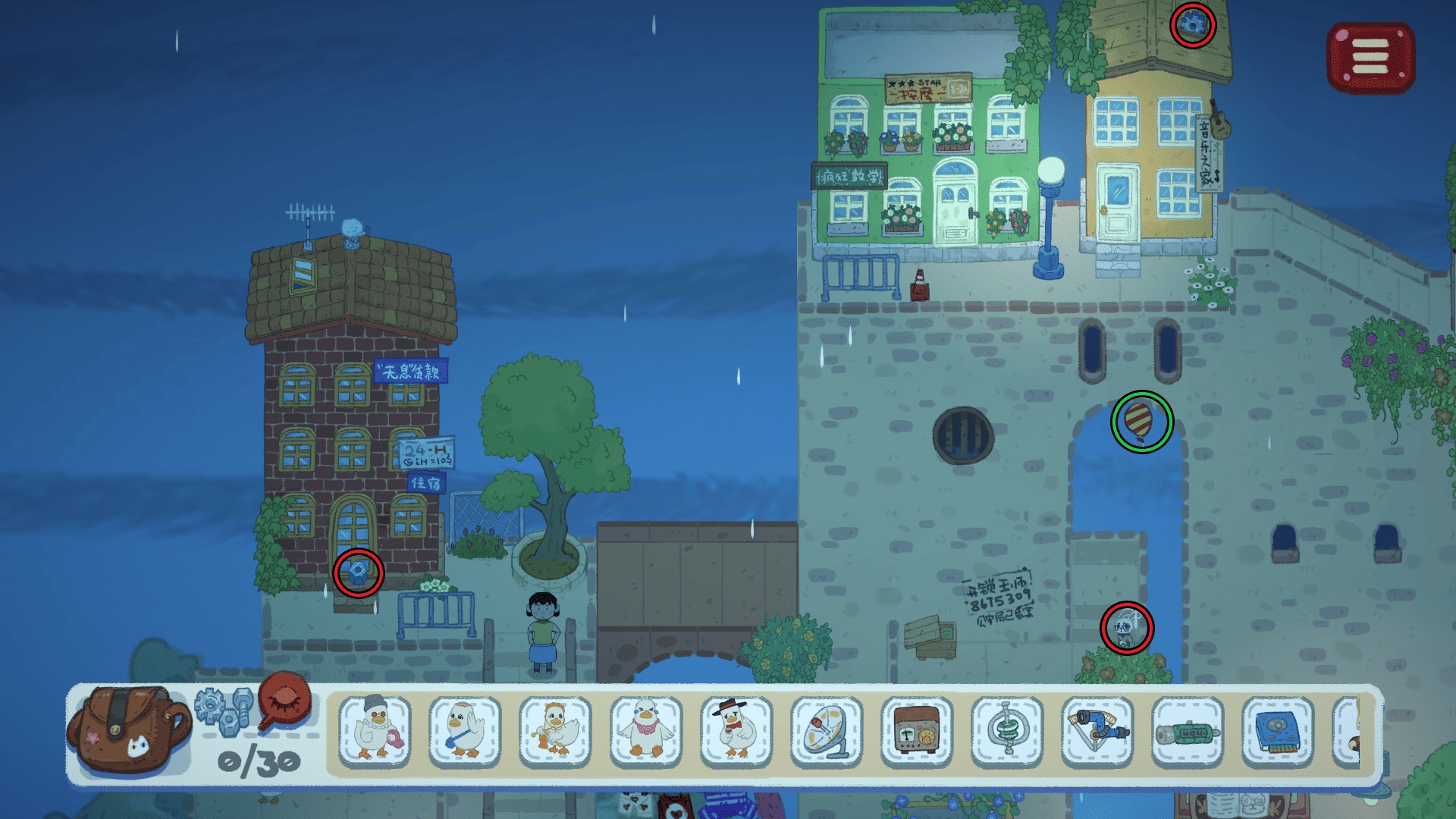Pick the crying duck with pink scarf
The height and width of the screenshot is (819, 1456).
pos(645,730)
